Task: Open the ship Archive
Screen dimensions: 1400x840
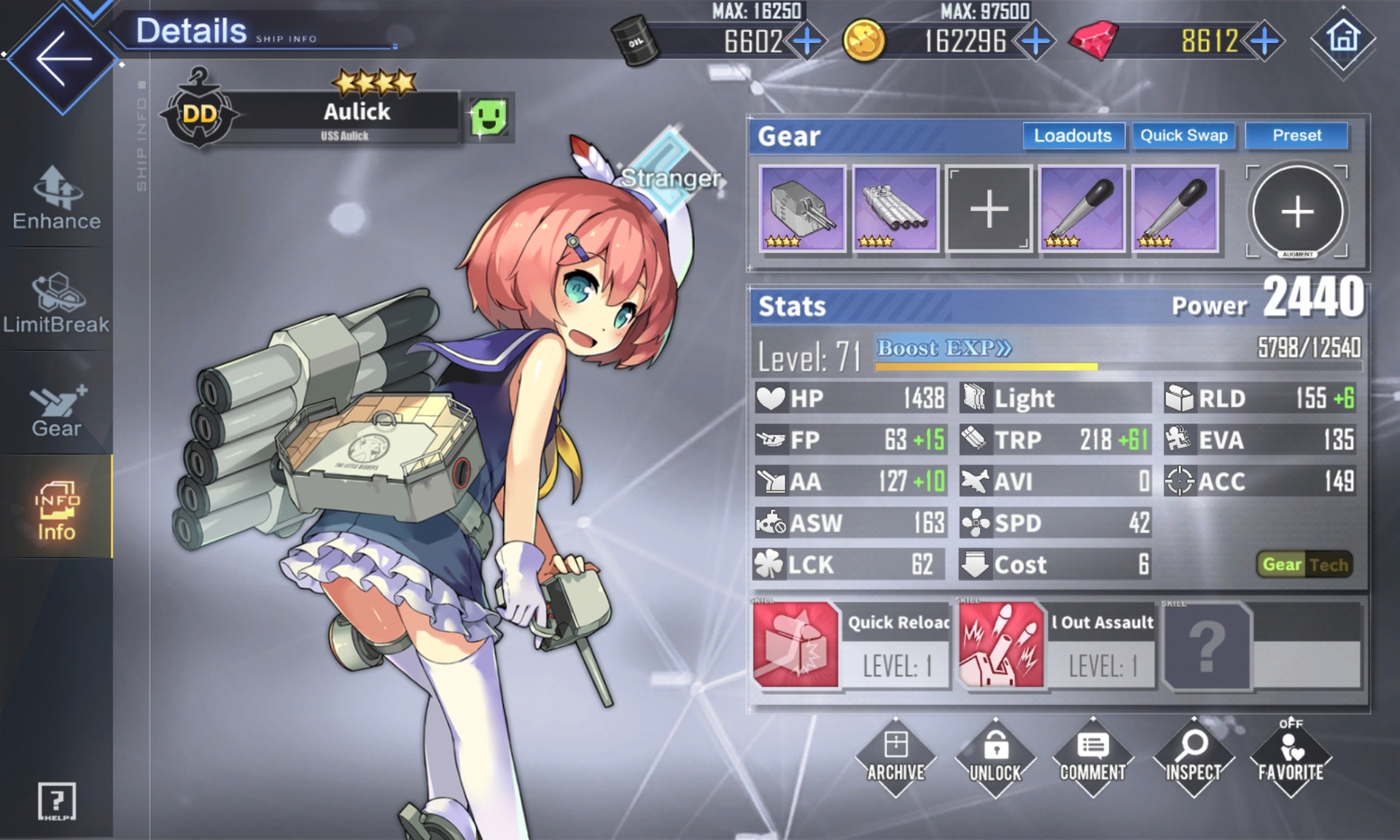Action: coord(895,758)
